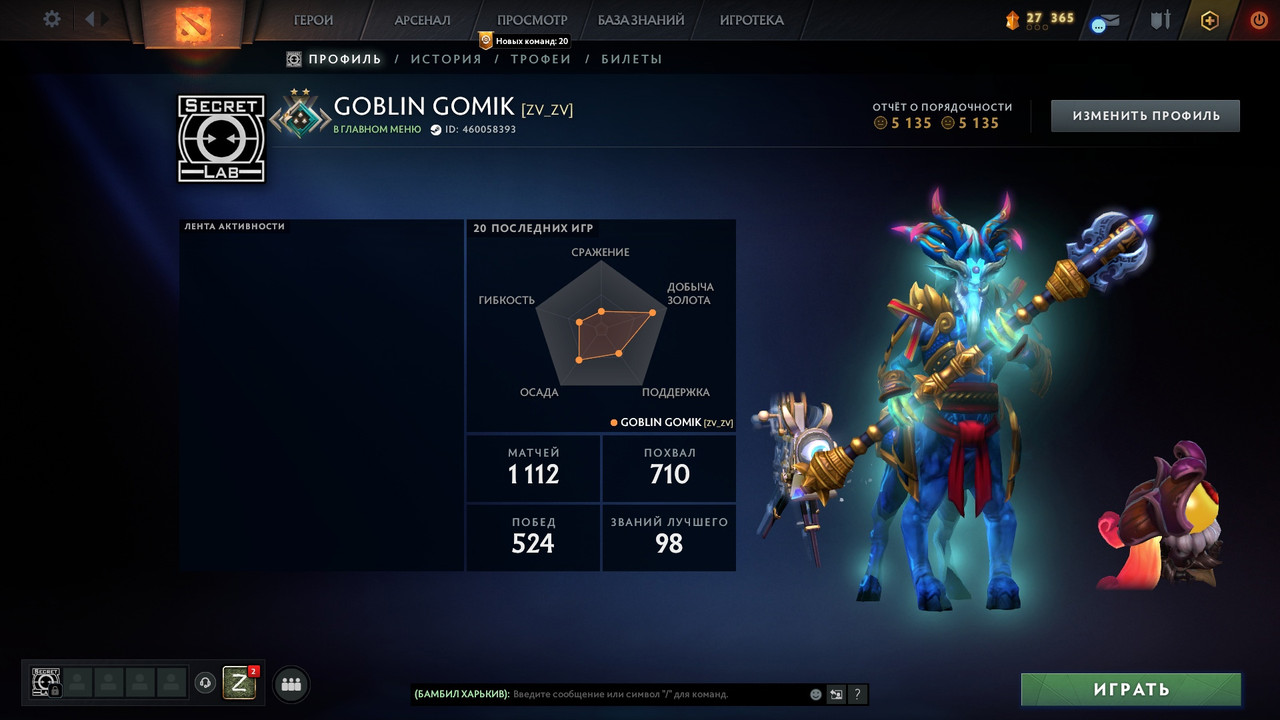The image size is (1280, 720).
Task: Open the settings gear menu
Action: click(x=52, y=19)
